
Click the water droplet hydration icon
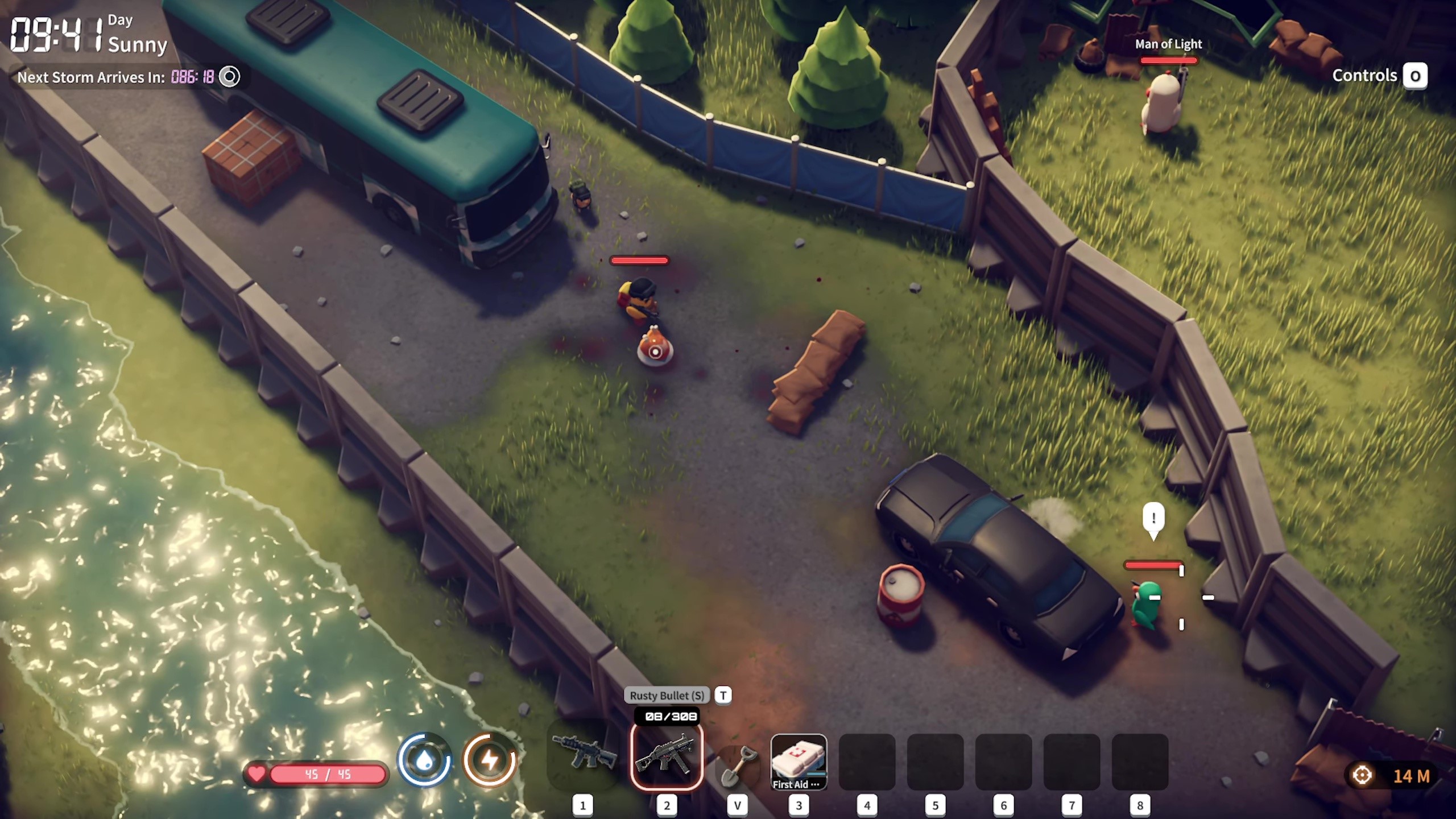point(424,760)
